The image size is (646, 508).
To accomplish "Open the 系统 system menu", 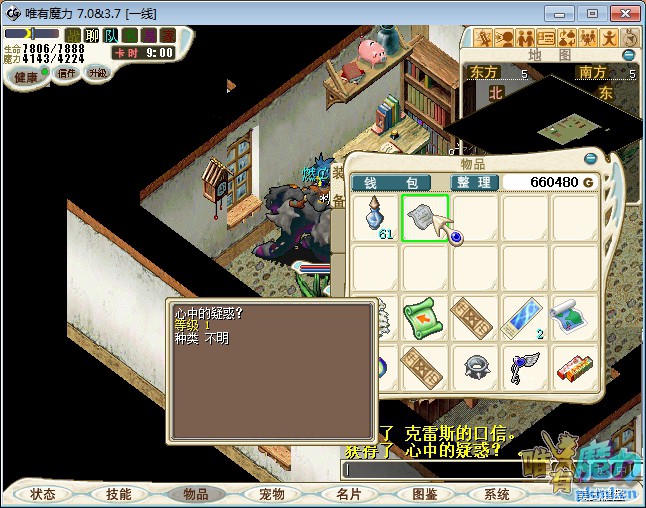I will pyautogui.click(x=497, y=494).
